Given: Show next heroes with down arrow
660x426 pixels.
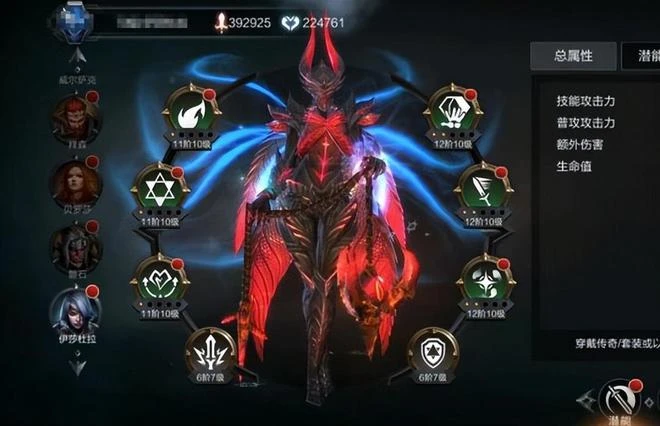Looking at the screenshot, I should (x=76, y=367).
